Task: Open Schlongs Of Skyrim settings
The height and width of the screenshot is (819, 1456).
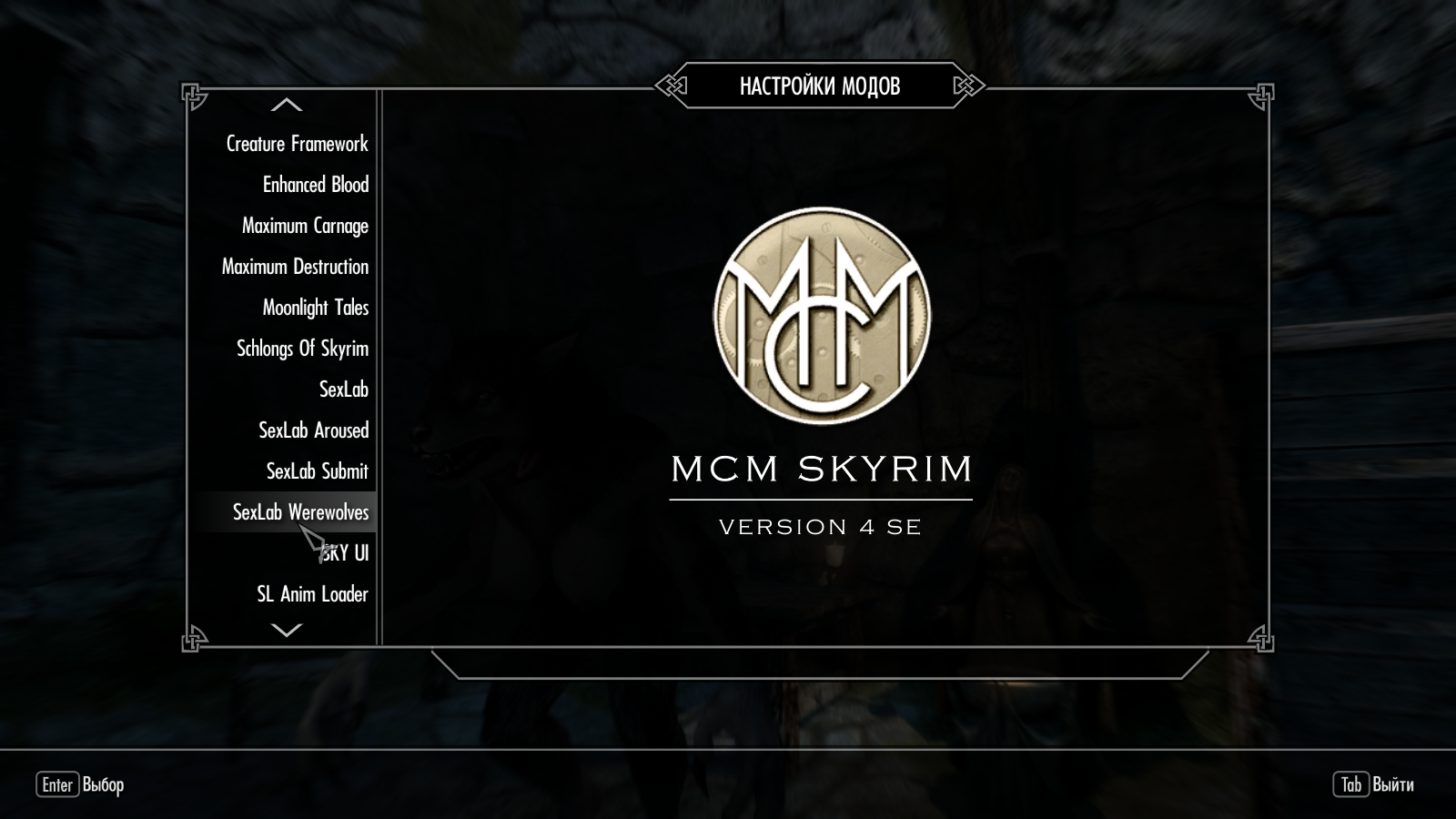Action: [x=302, y=349]
